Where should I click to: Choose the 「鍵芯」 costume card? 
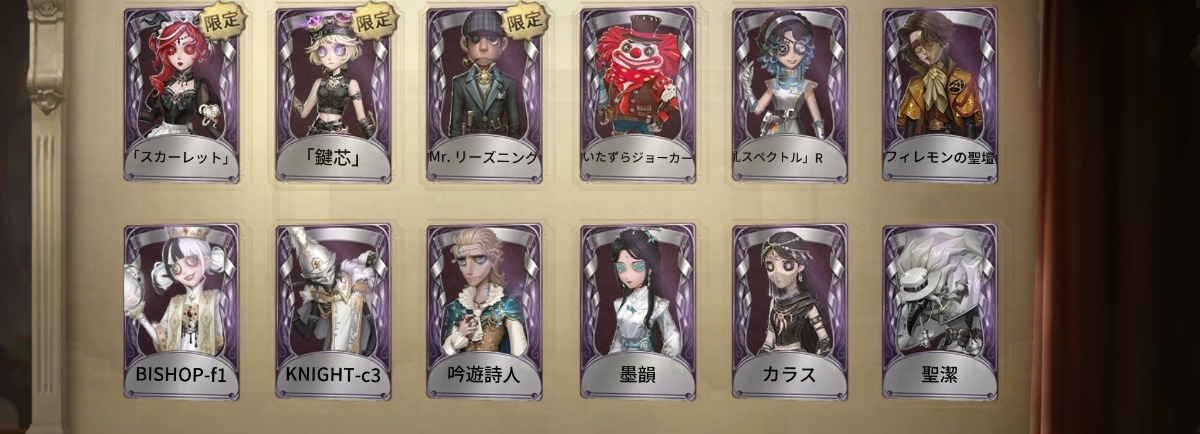[333, 95]
